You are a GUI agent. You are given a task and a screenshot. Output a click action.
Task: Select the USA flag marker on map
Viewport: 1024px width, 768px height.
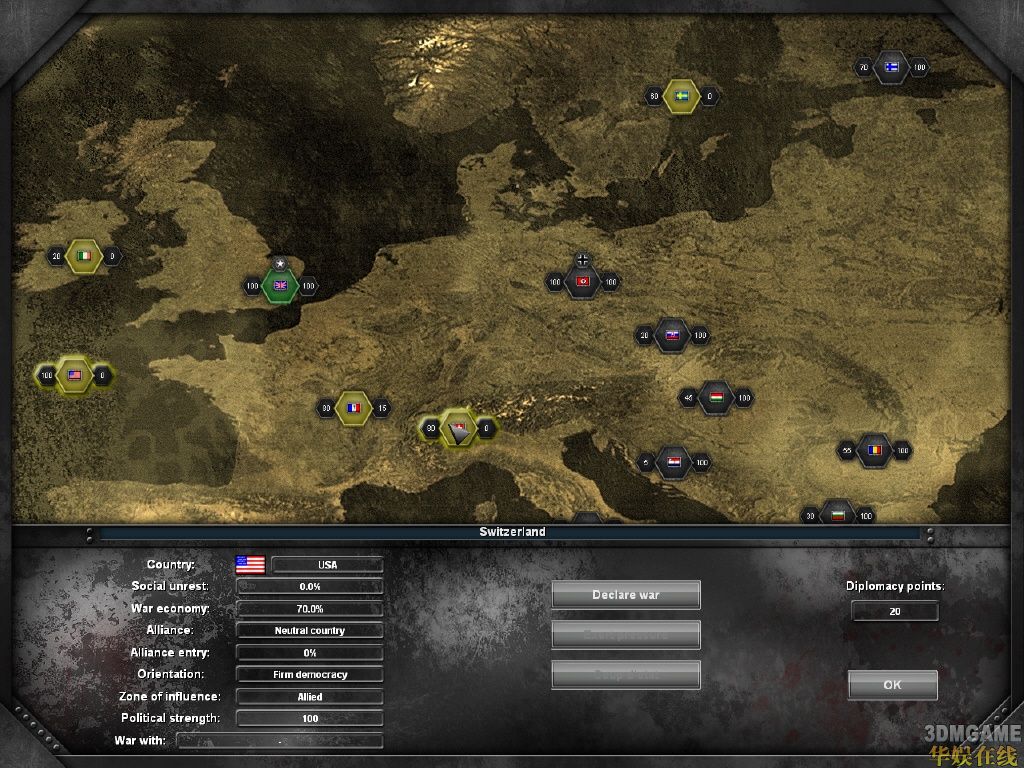click(x=73, y=376)
